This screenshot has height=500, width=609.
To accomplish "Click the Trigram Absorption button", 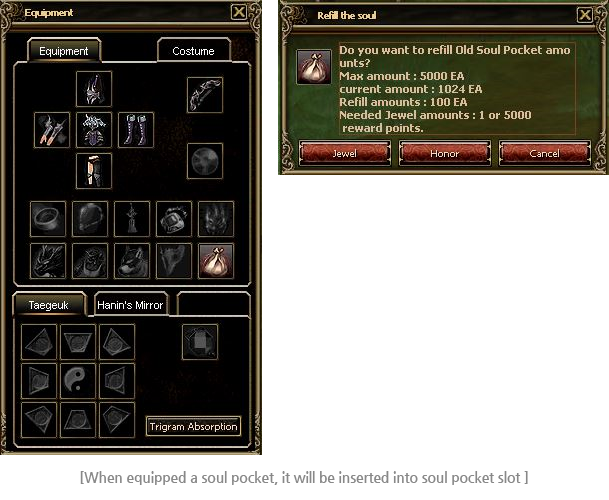I will [x=194, y=427].
